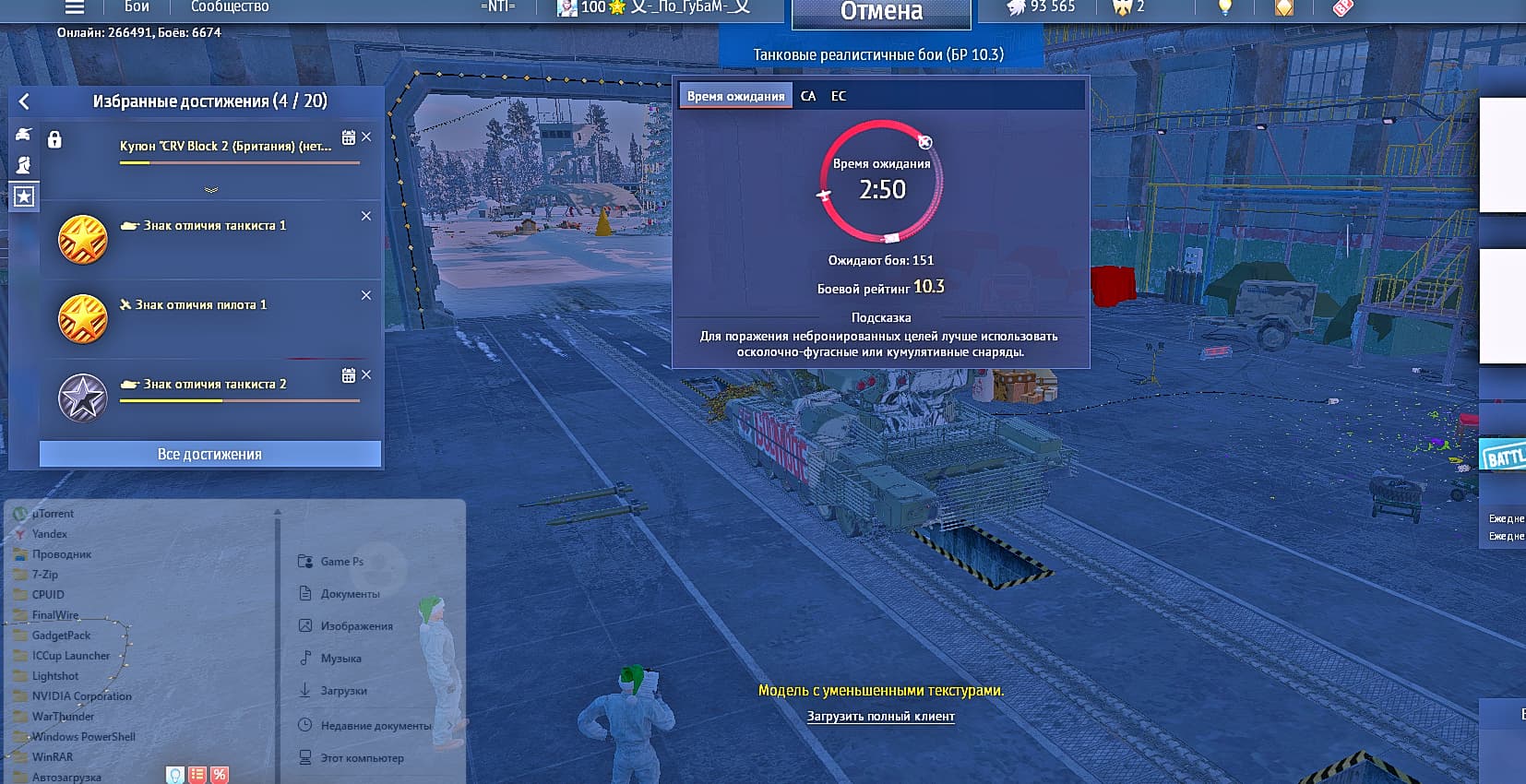Click the player avatar portrait
The height and width of the screenshot is (784, 1526).
566,7
